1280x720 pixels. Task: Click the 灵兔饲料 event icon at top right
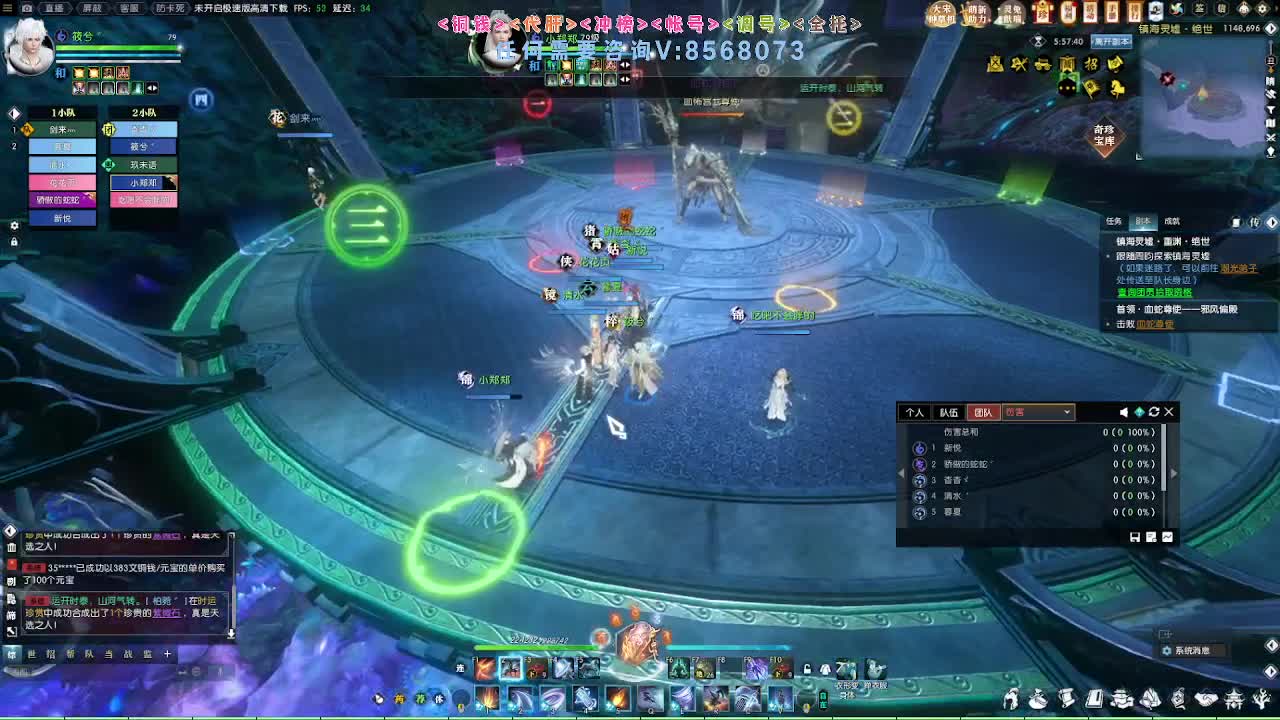(1008, 16)
